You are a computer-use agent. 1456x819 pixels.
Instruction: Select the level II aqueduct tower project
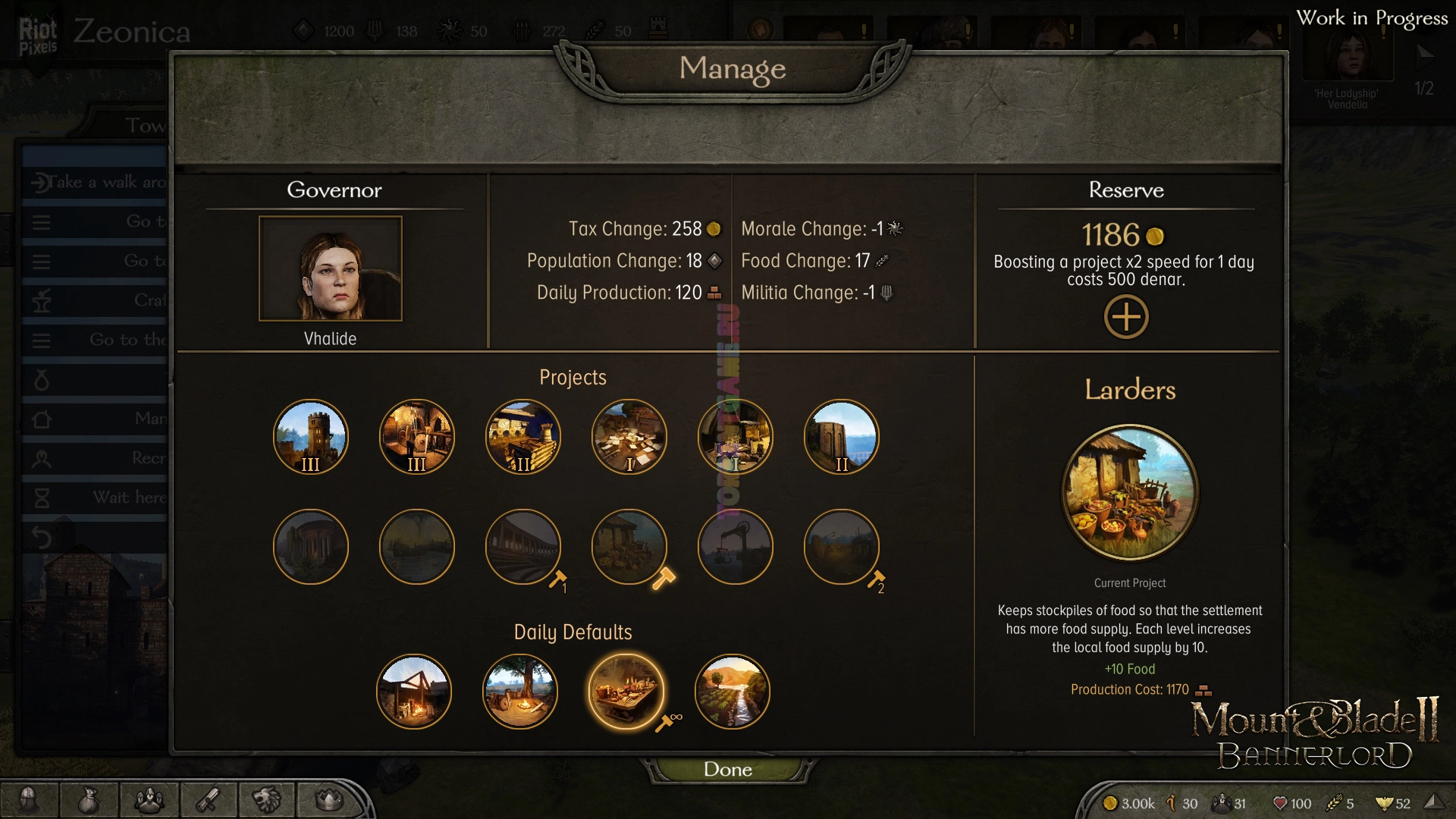[842, 437]
